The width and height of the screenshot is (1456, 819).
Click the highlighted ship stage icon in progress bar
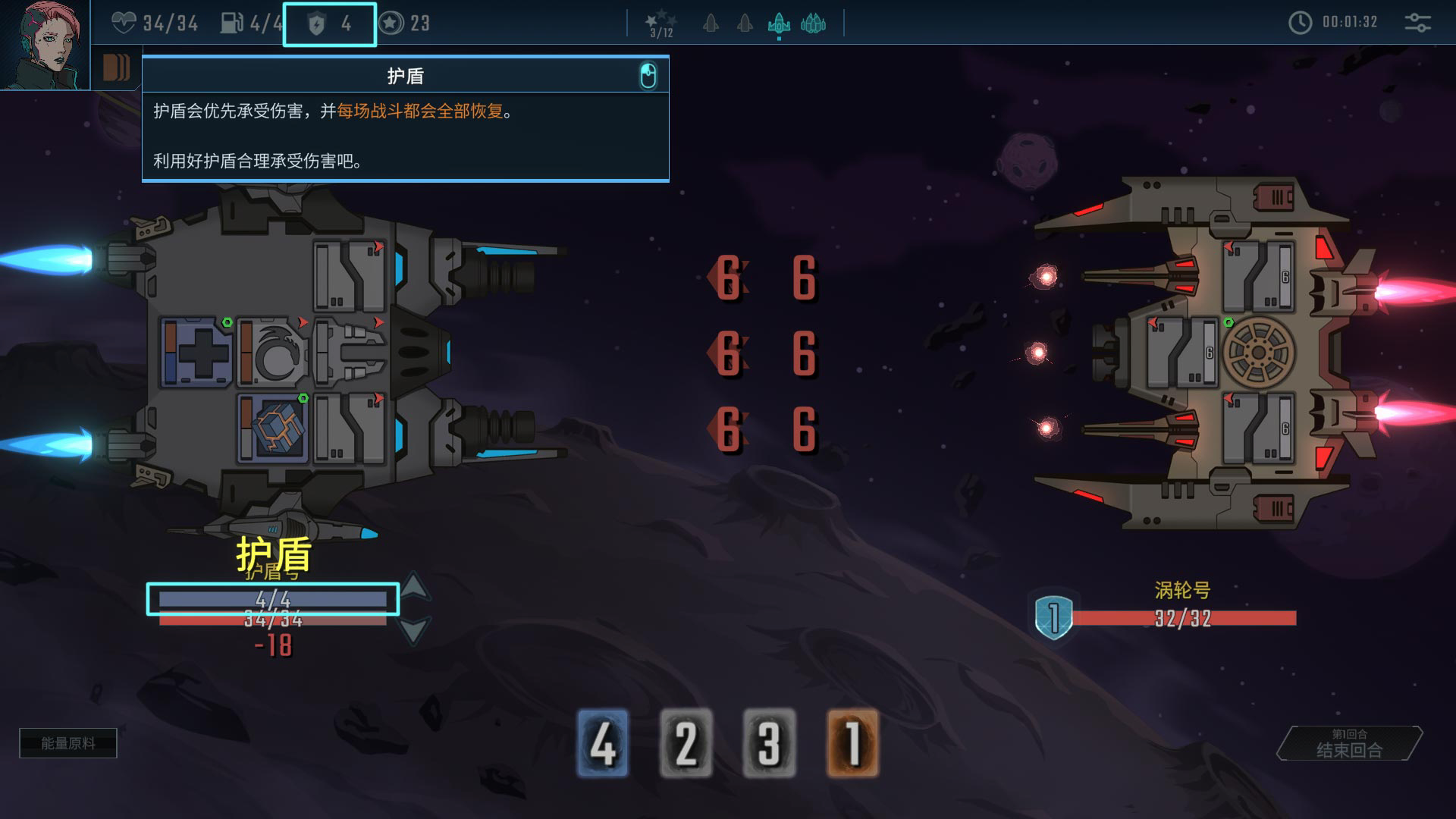779,24
